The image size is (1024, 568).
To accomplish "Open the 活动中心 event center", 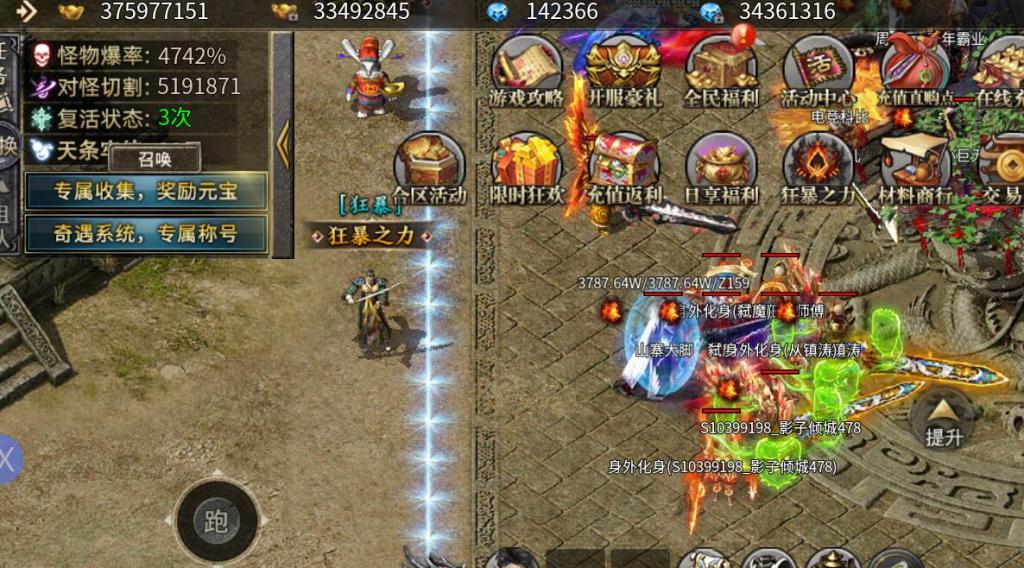I will point(818,70).
